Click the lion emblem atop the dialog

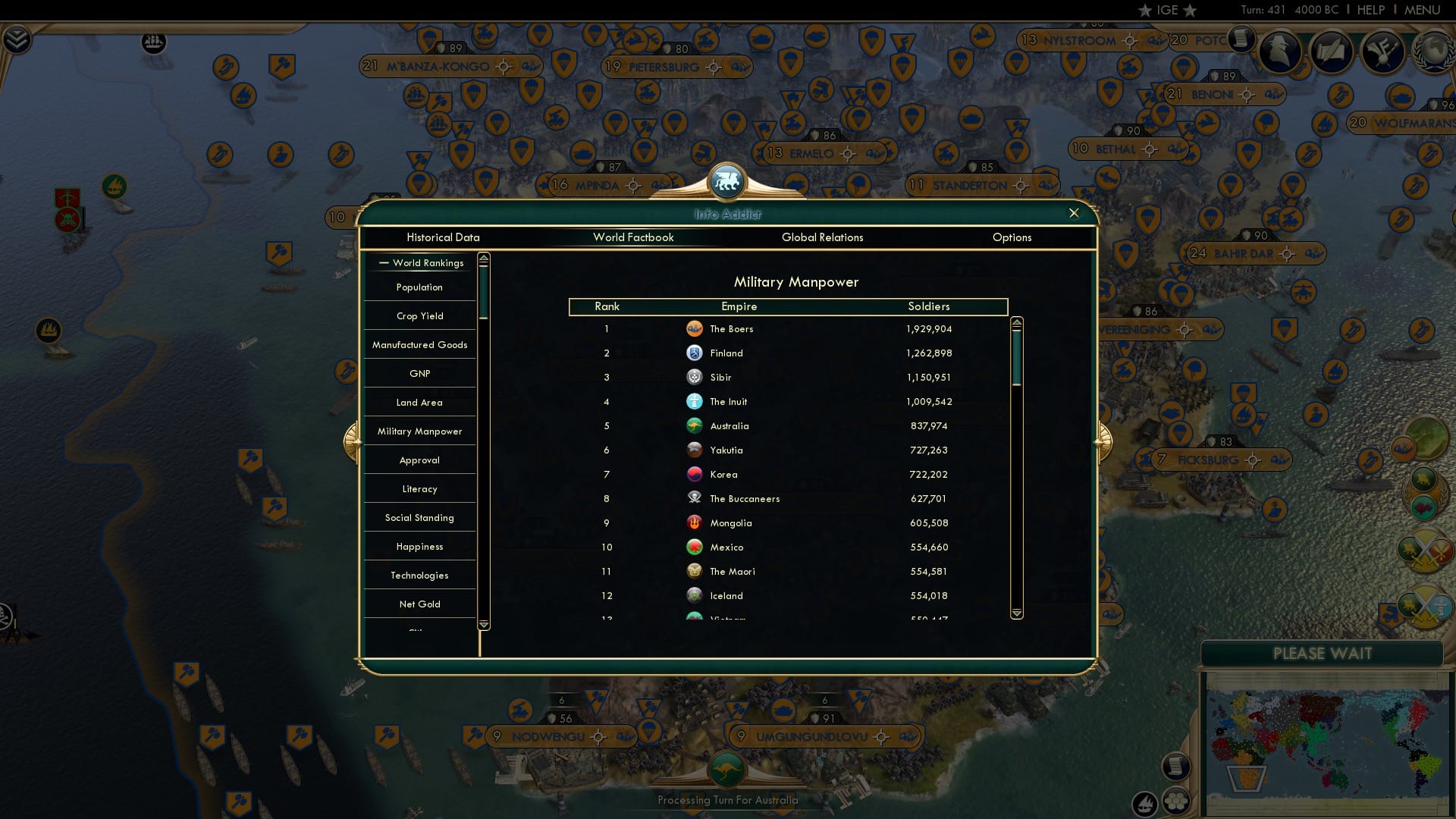point(727,182)
